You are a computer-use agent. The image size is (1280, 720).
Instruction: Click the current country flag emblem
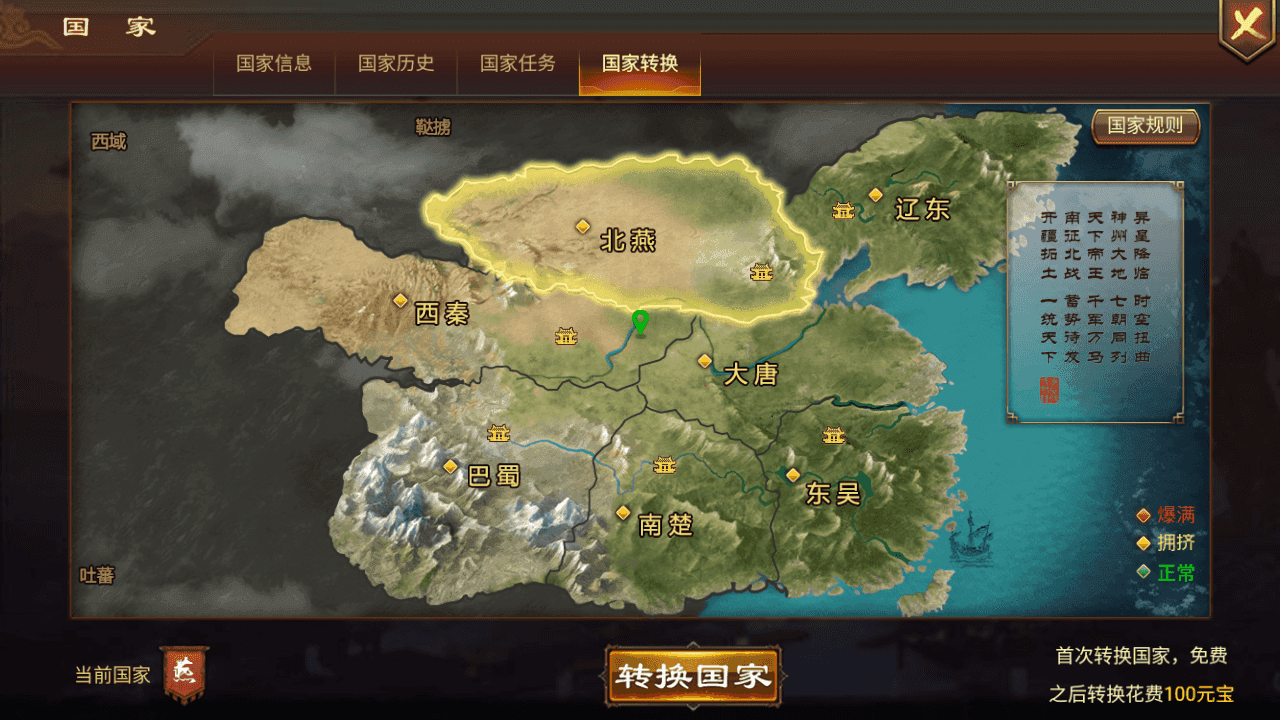182,673
